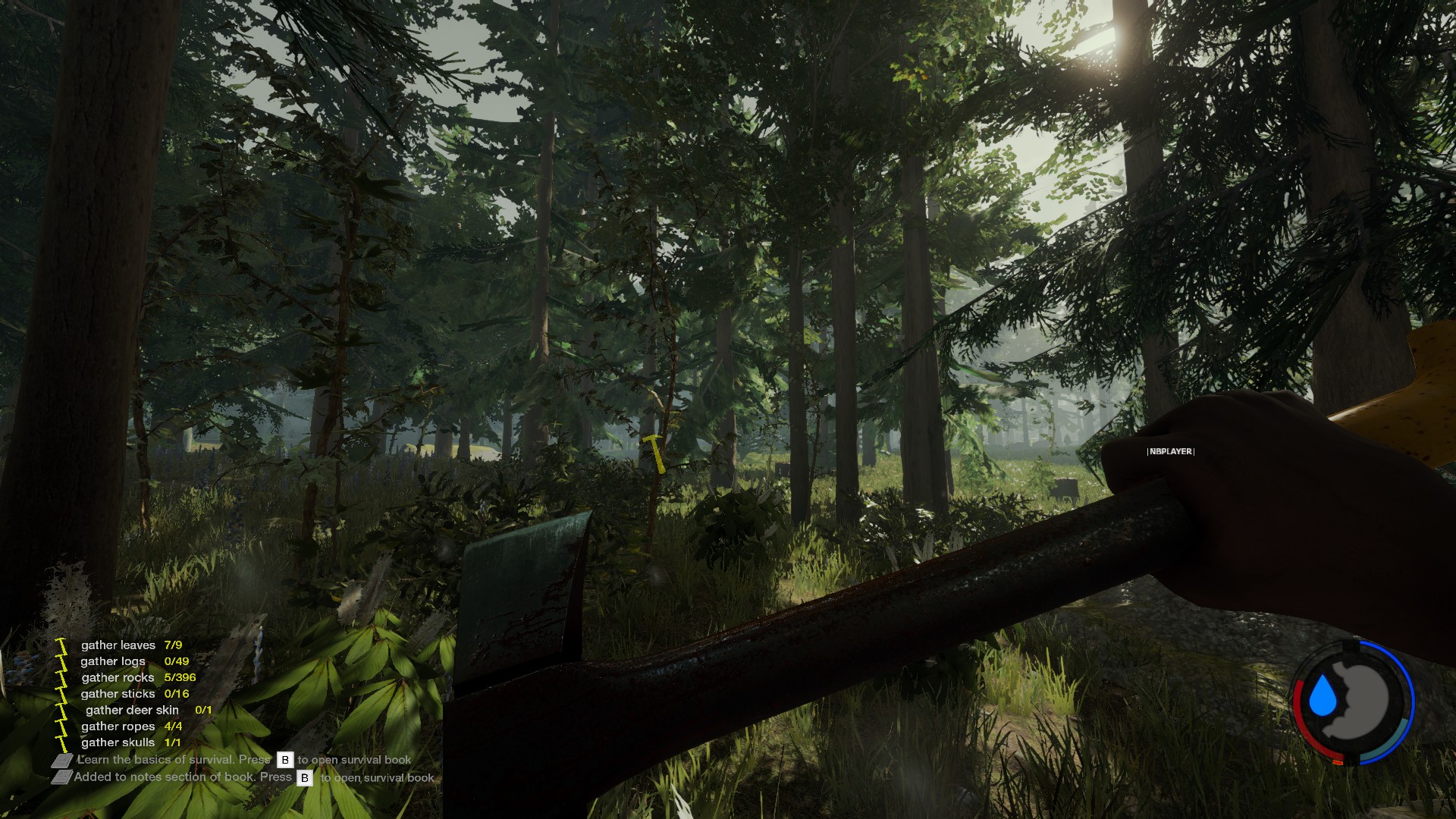Click the yellow waypoint marker in the forest
Screen dimensions: 1456x819
pos(654,452)
